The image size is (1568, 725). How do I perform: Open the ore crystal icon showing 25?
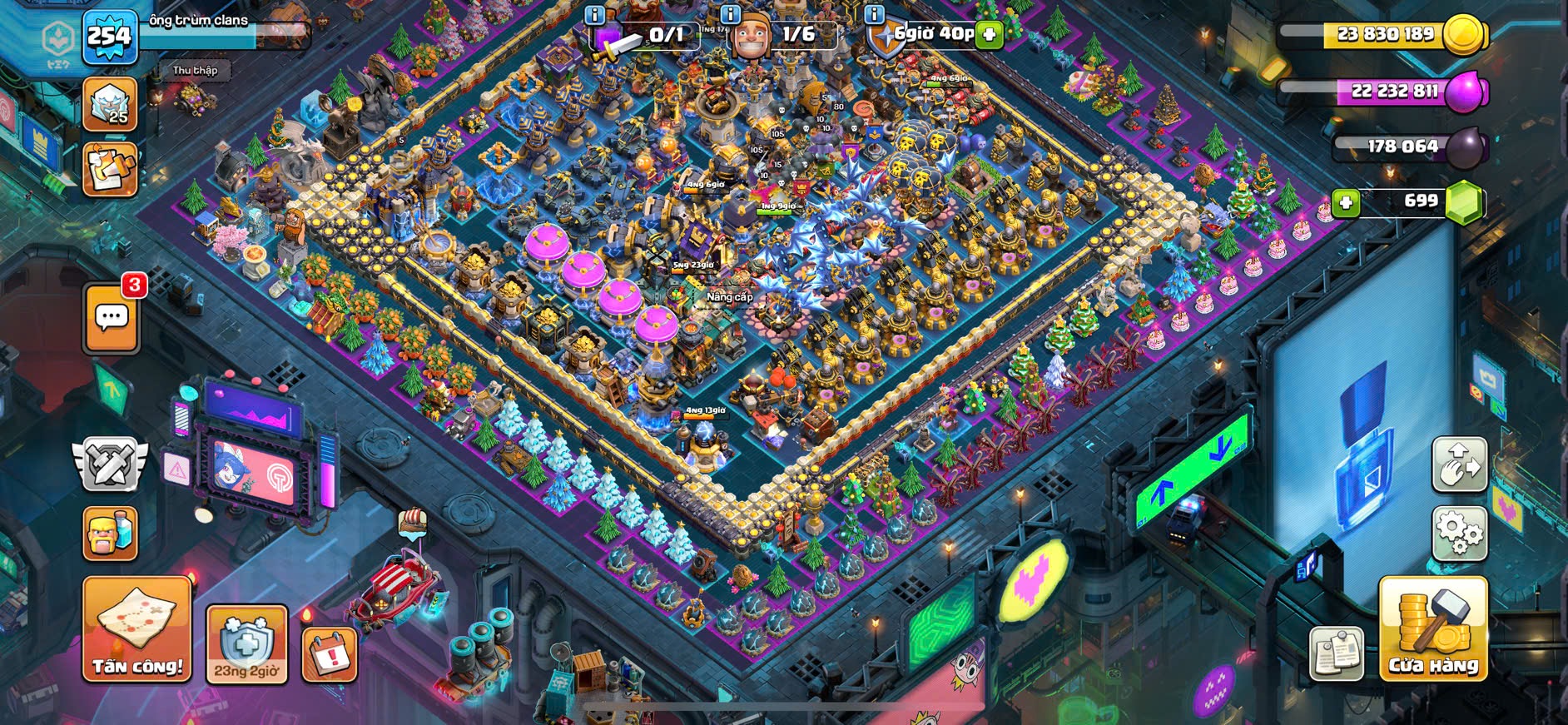[x=110, y=104]
